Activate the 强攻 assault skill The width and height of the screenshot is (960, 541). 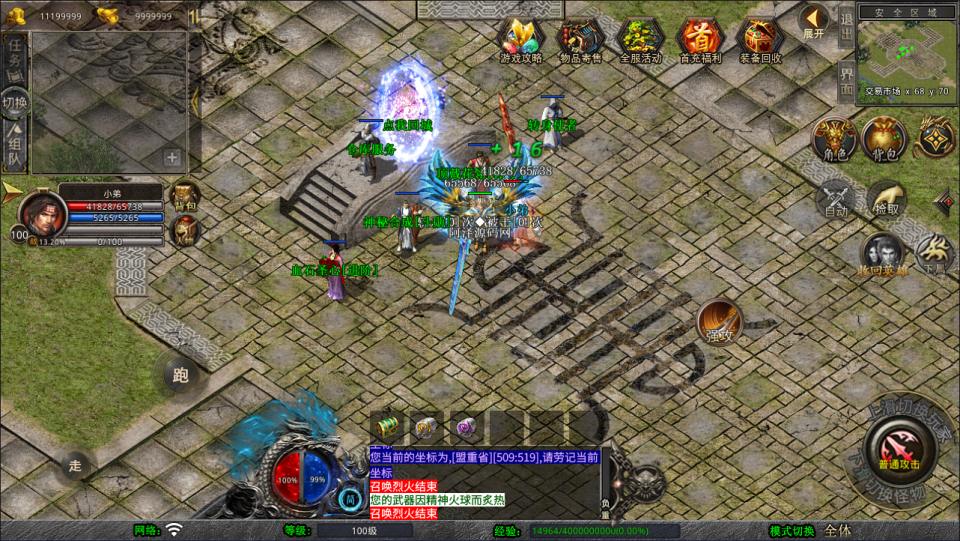click(x=719, y=321)
